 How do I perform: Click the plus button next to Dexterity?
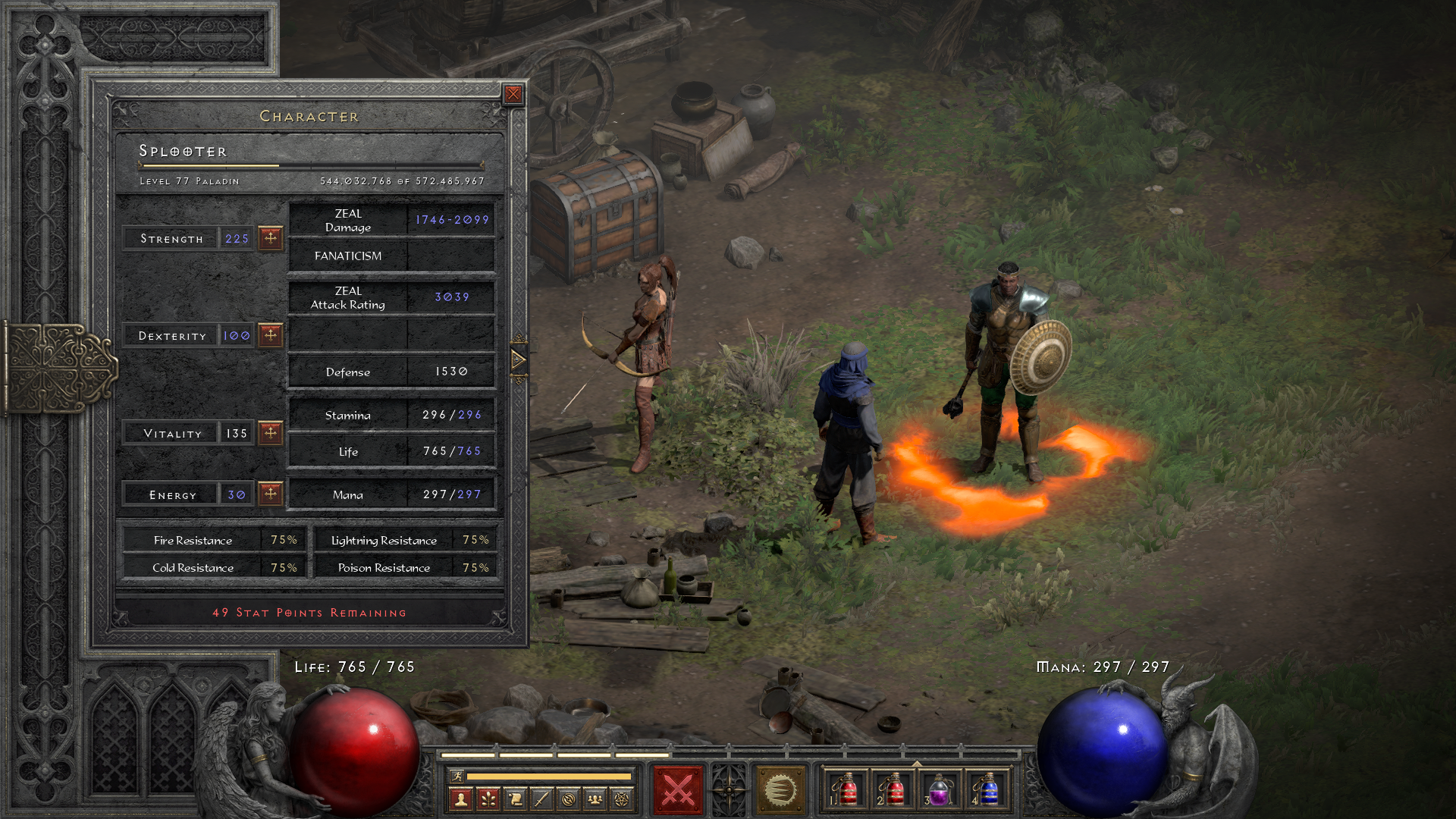(270, 334)
